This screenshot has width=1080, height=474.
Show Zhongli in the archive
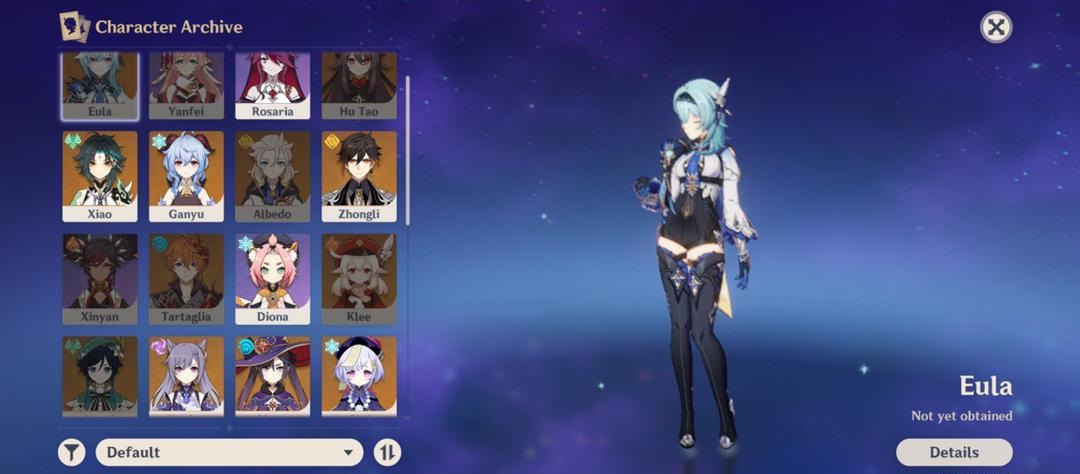pos(359,176)
